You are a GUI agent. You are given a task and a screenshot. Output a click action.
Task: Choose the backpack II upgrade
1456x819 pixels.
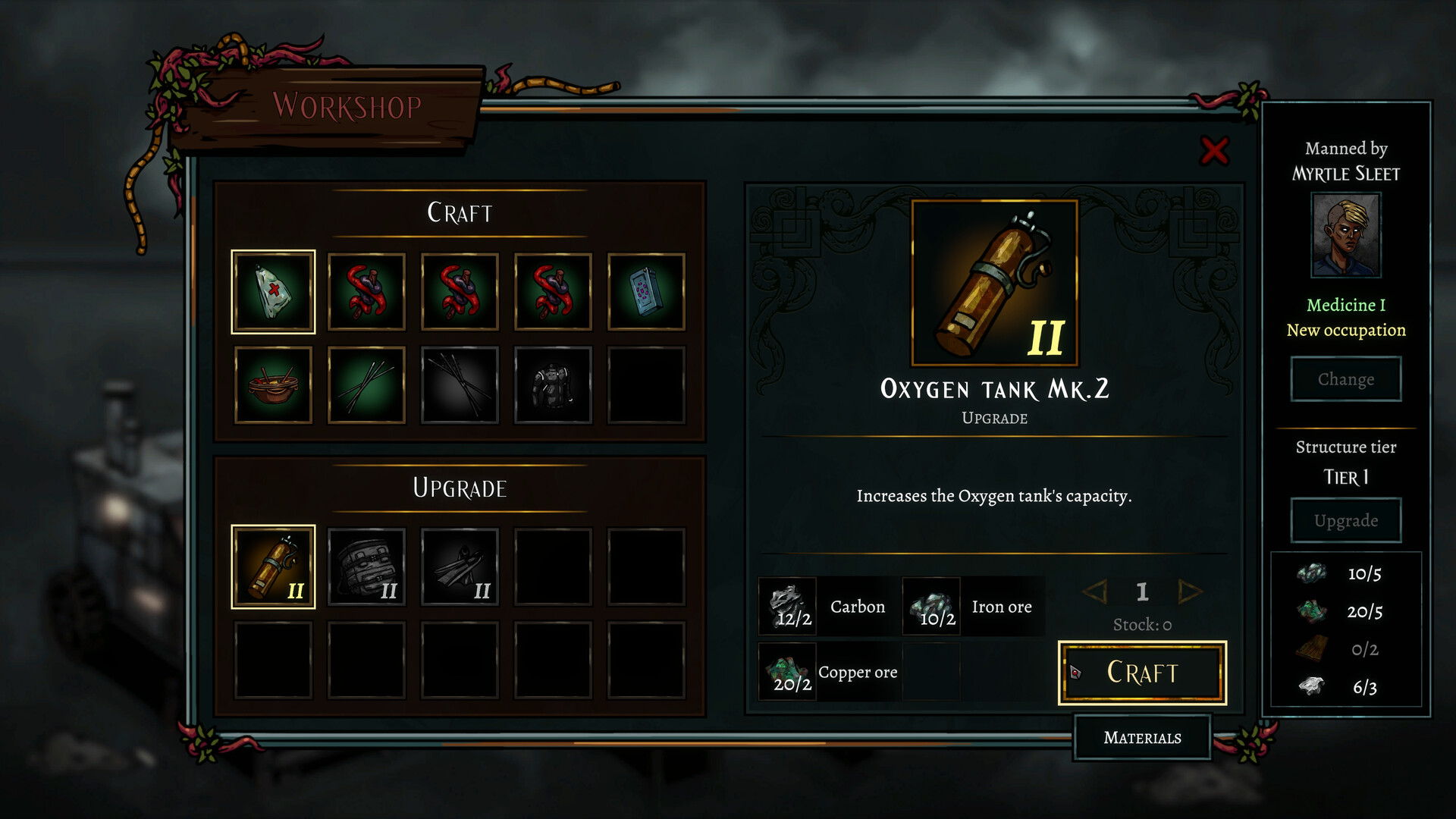[x=366, y=566]
